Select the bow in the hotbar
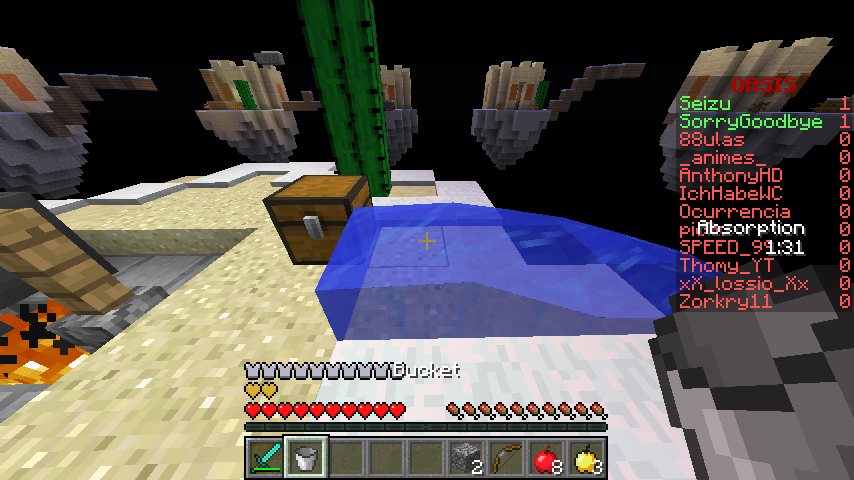854x480 pixels. pyautogui.click(x=506, y=457)
